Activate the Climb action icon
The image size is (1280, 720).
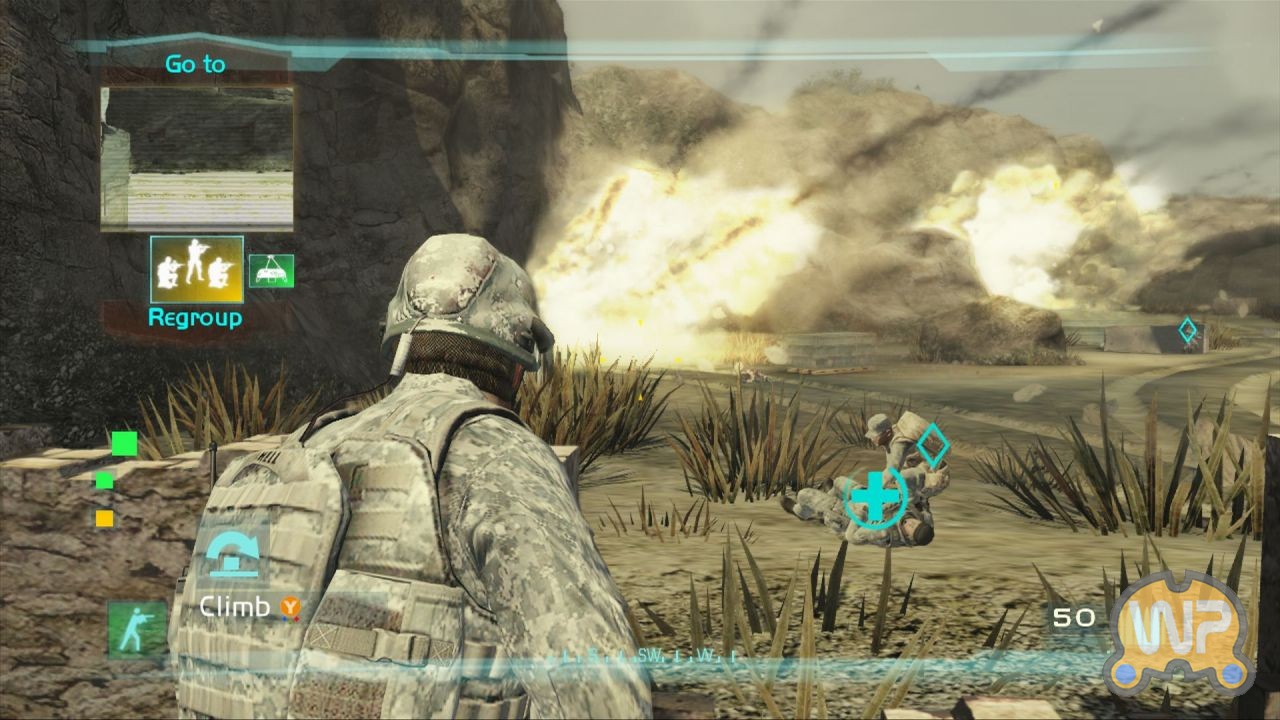click(x=232, y=553)
